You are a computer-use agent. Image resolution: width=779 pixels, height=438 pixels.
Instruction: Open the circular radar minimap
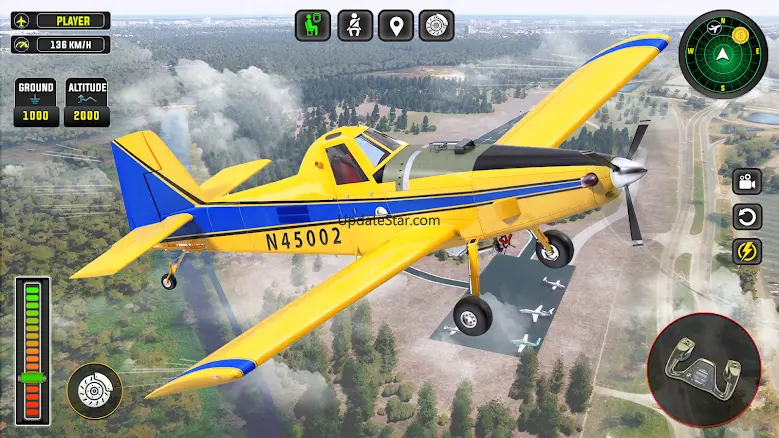click(723, 53)
